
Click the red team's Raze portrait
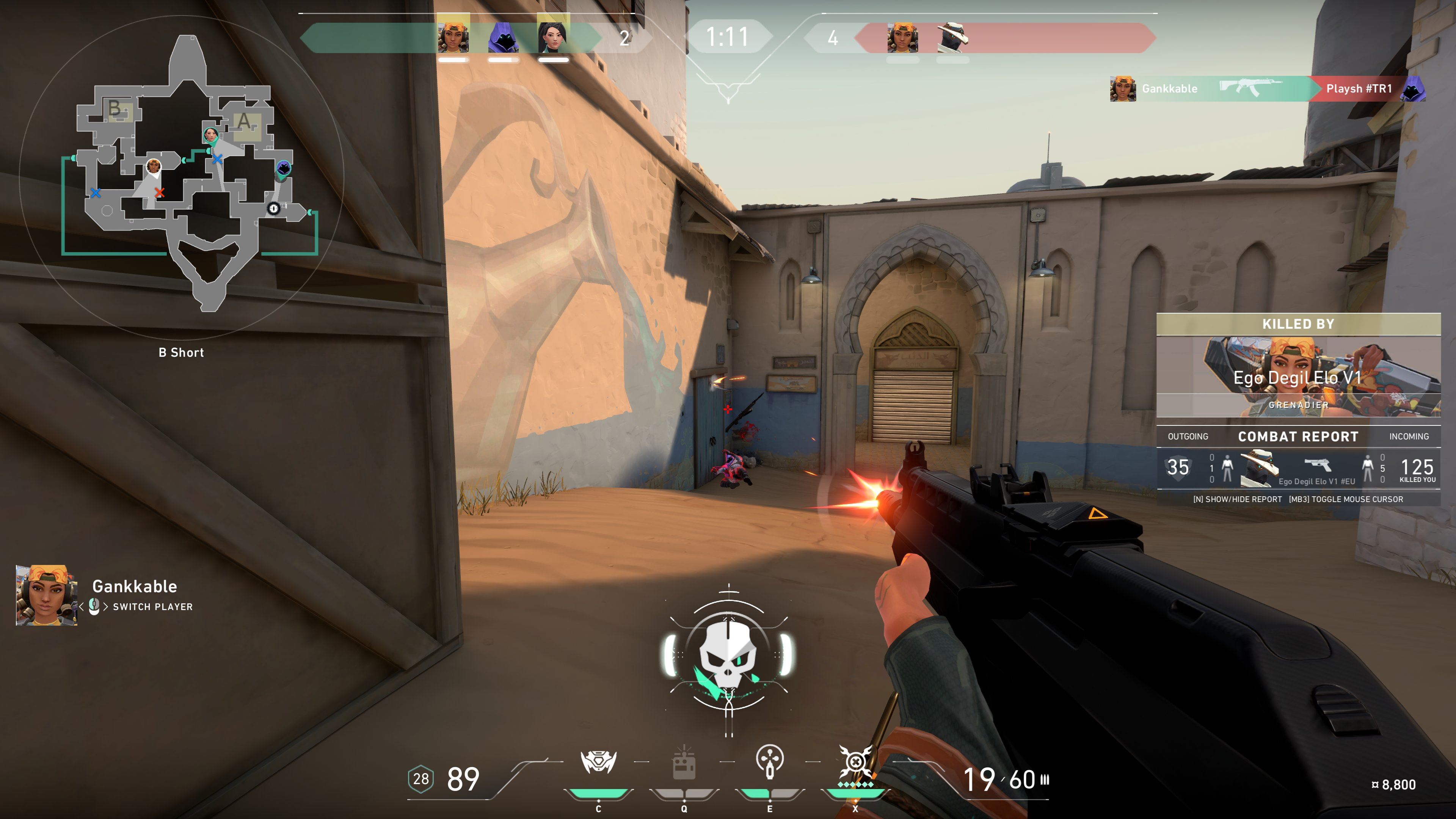[x=903, y=37]
